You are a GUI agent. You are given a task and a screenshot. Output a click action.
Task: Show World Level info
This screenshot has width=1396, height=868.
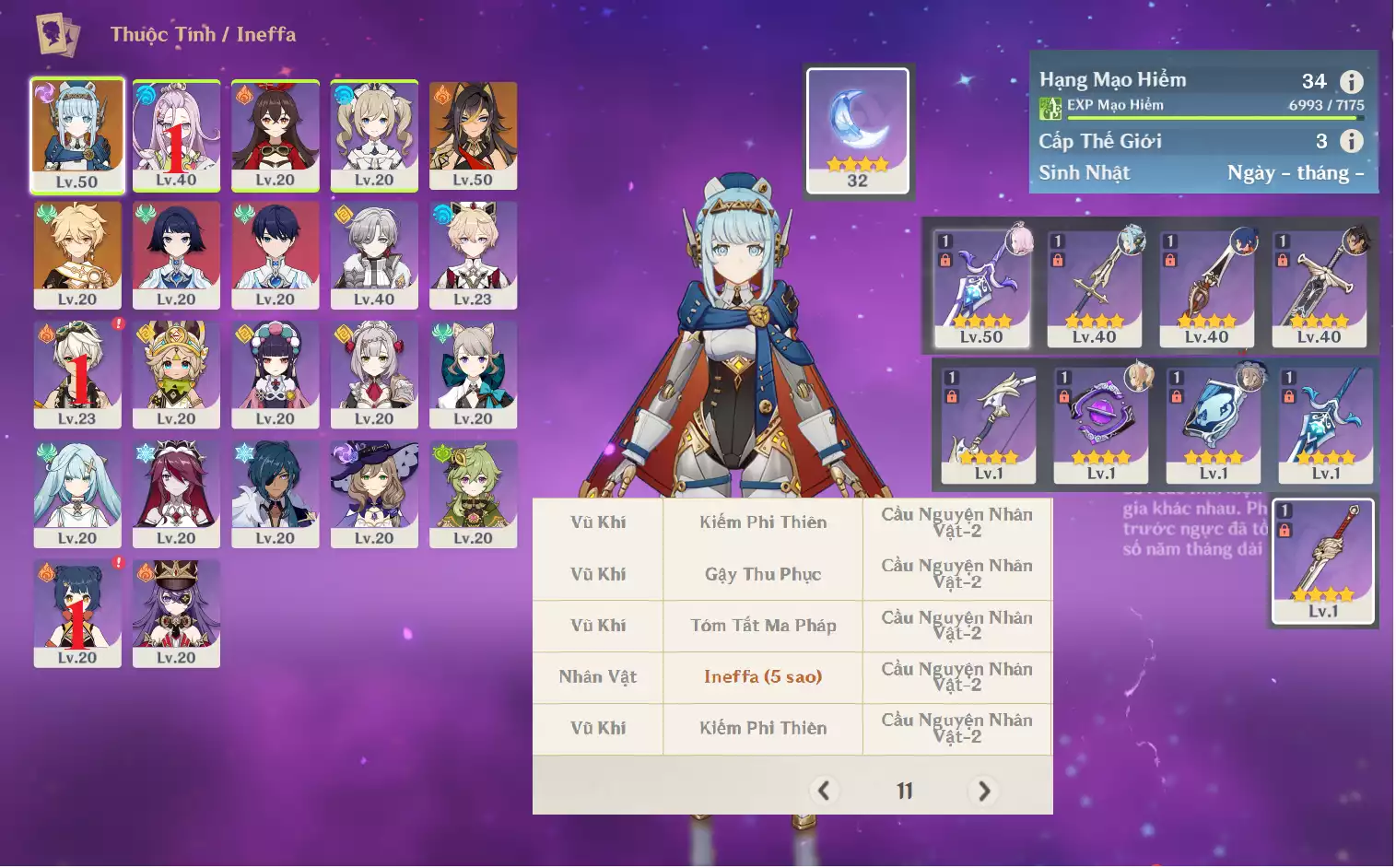coord(1351,141)
